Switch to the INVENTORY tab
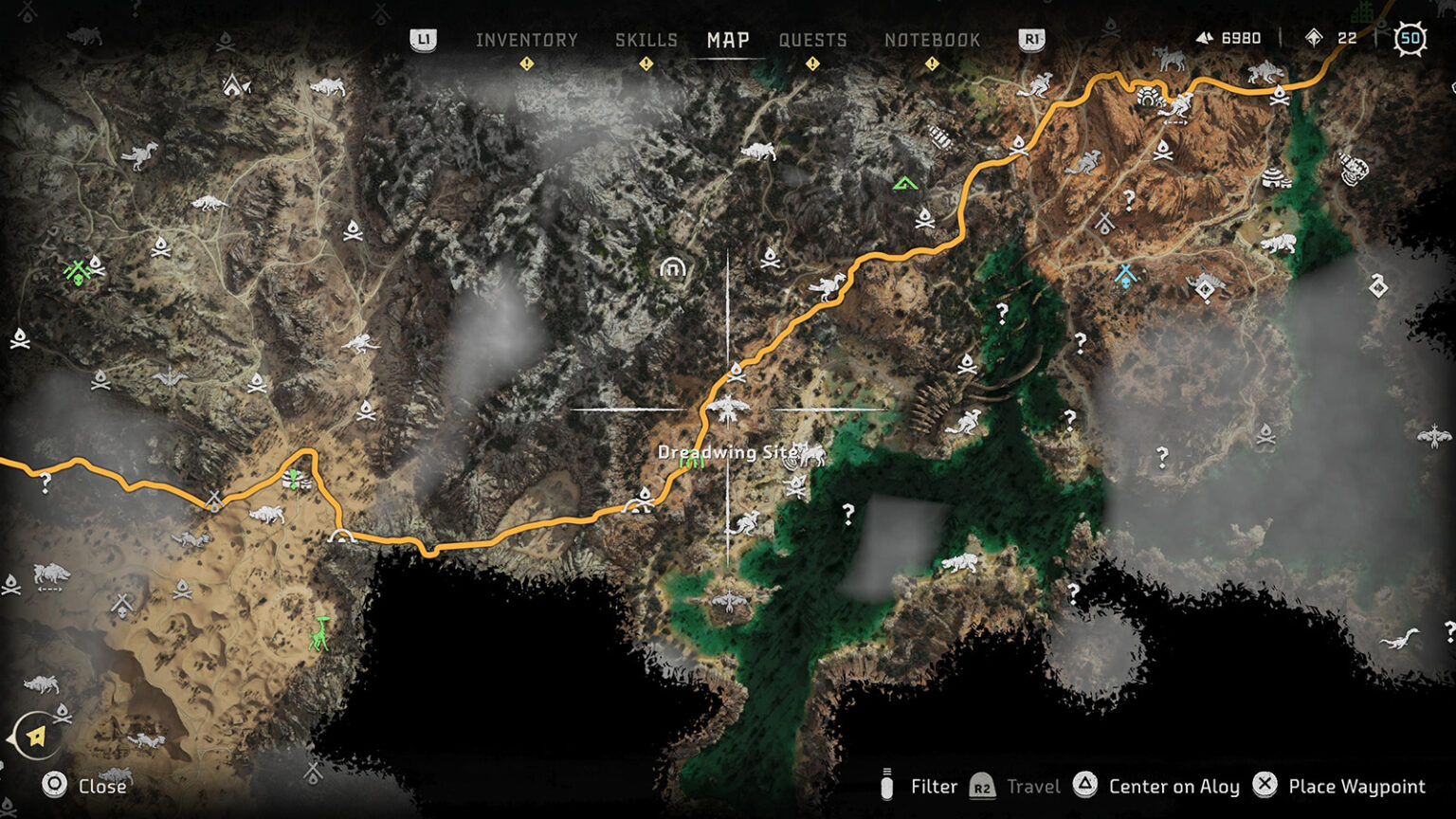 point(528,40)
